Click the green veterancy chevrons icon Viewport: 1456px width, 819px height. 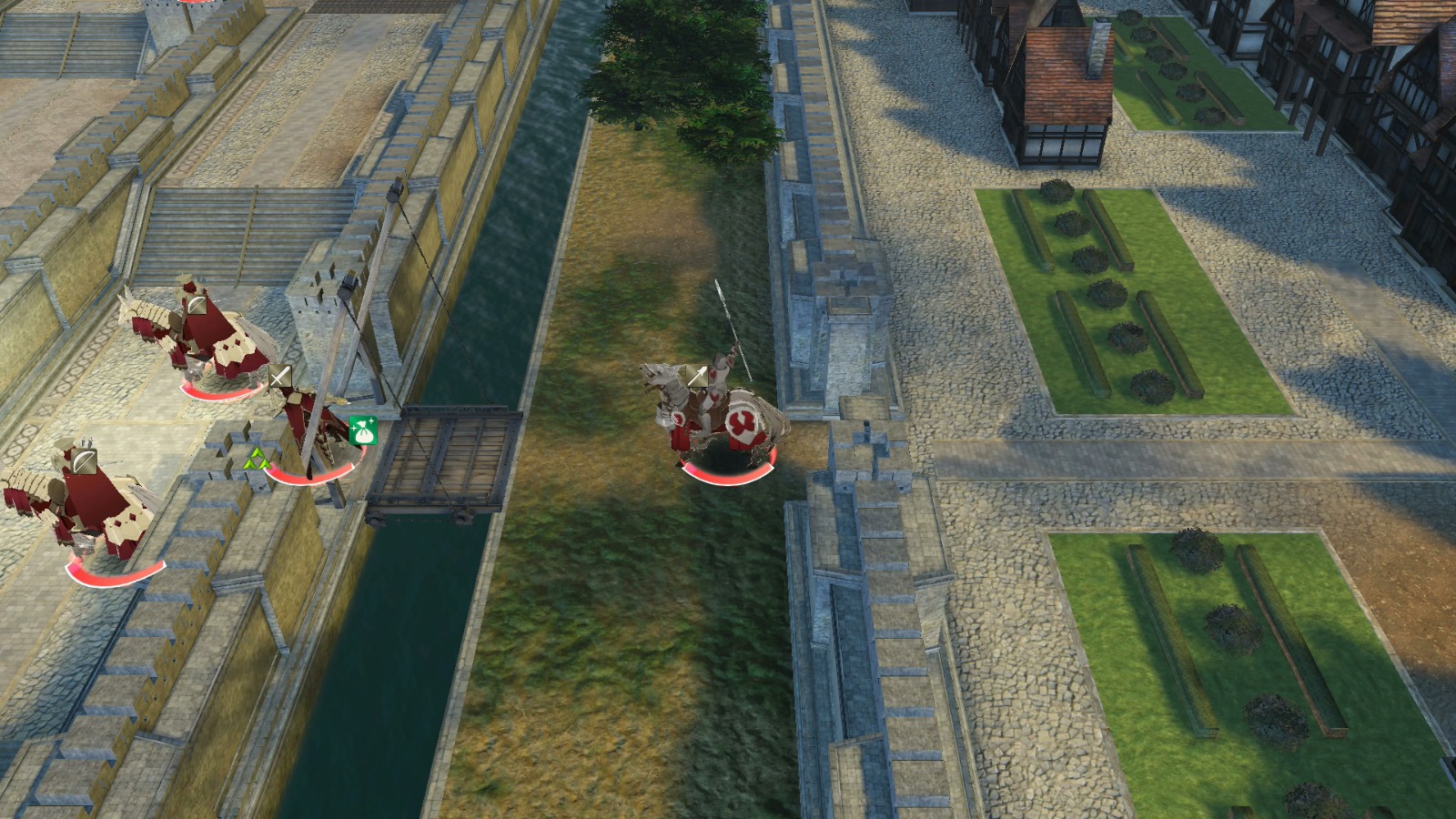click(x=257, y=459)
